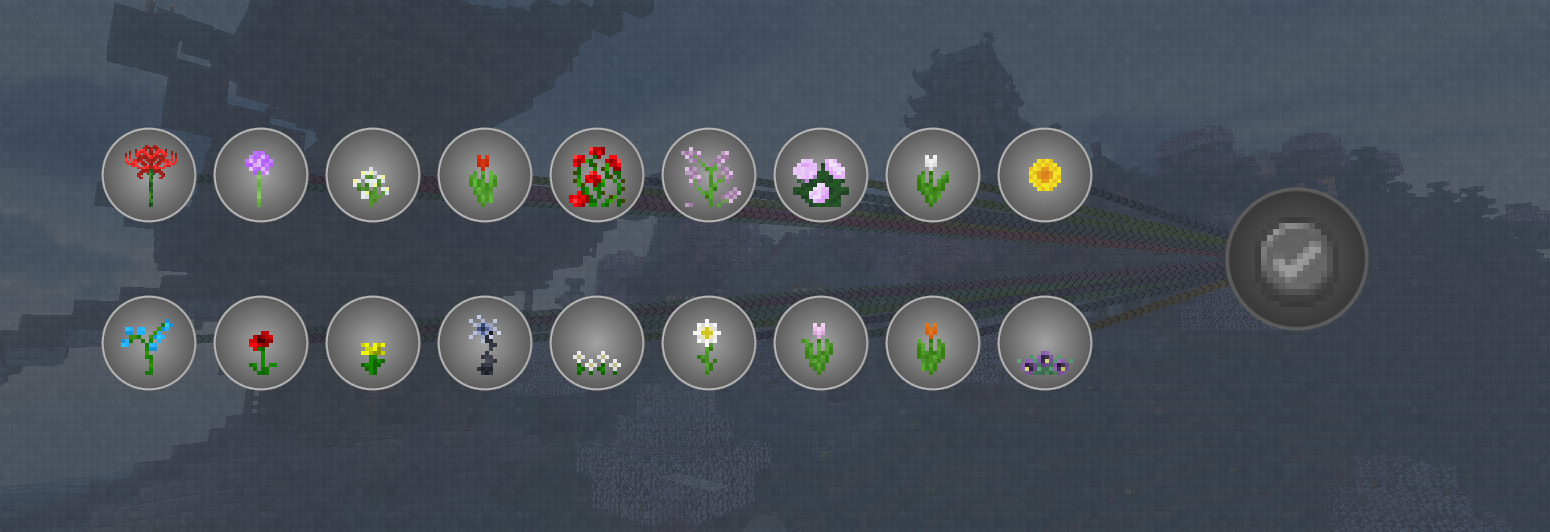
Task: Pick the orange tulip
Action: pyautogui.click(x=933, y=343)
